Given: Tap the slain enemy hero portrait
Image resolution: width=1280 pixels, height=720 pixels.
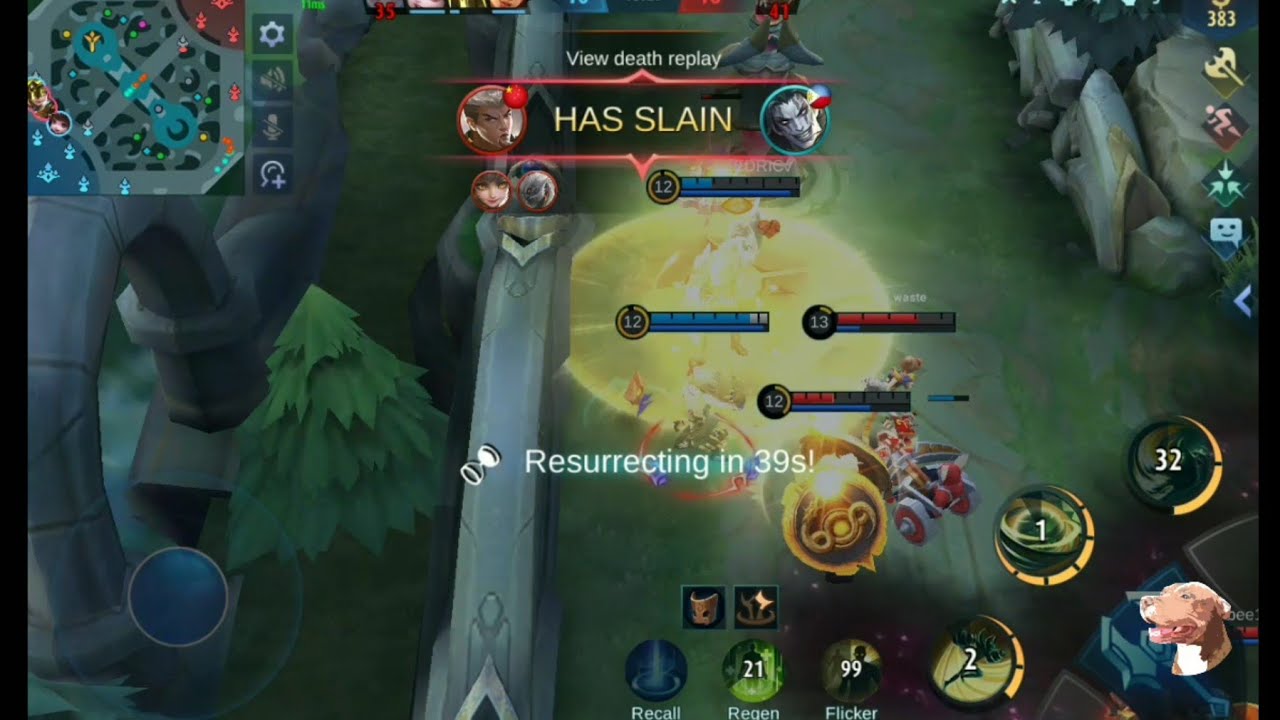Looking at the screenshot, I should (795, 120).
